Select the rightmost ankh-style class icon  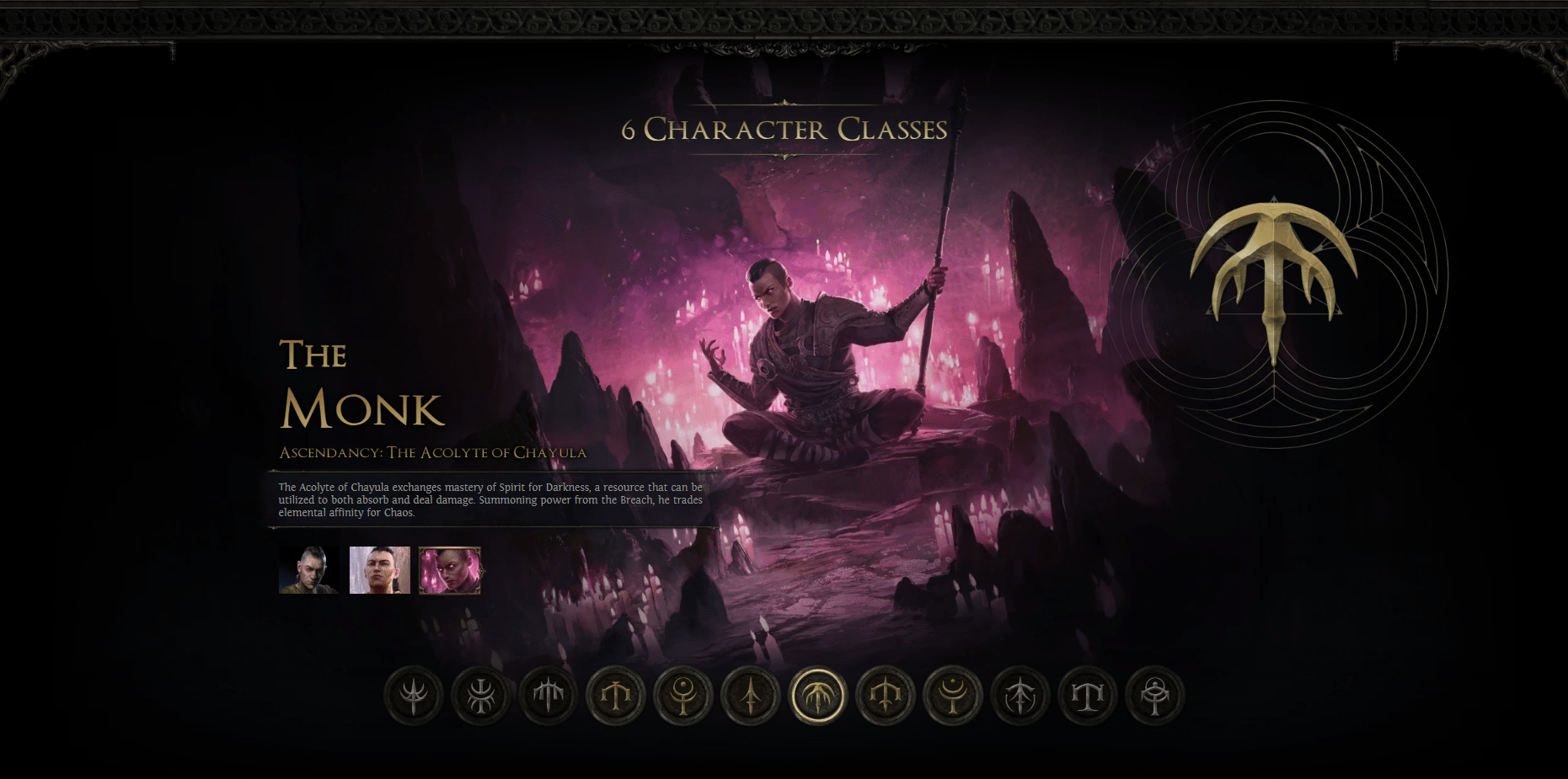pos(1155,696)
